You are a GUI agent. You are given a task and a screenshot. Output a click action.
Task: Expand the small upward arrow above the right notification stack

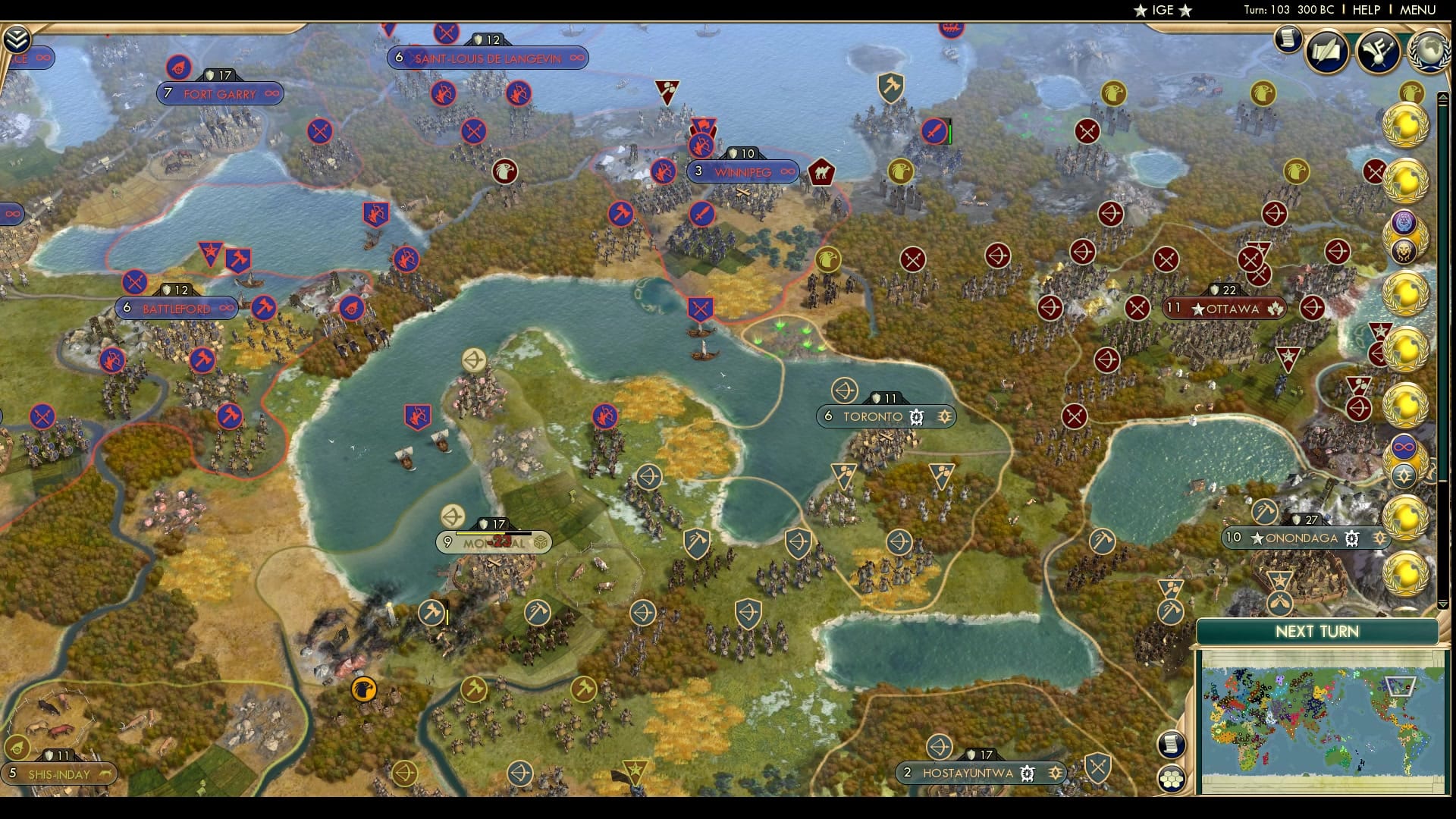1442,97
